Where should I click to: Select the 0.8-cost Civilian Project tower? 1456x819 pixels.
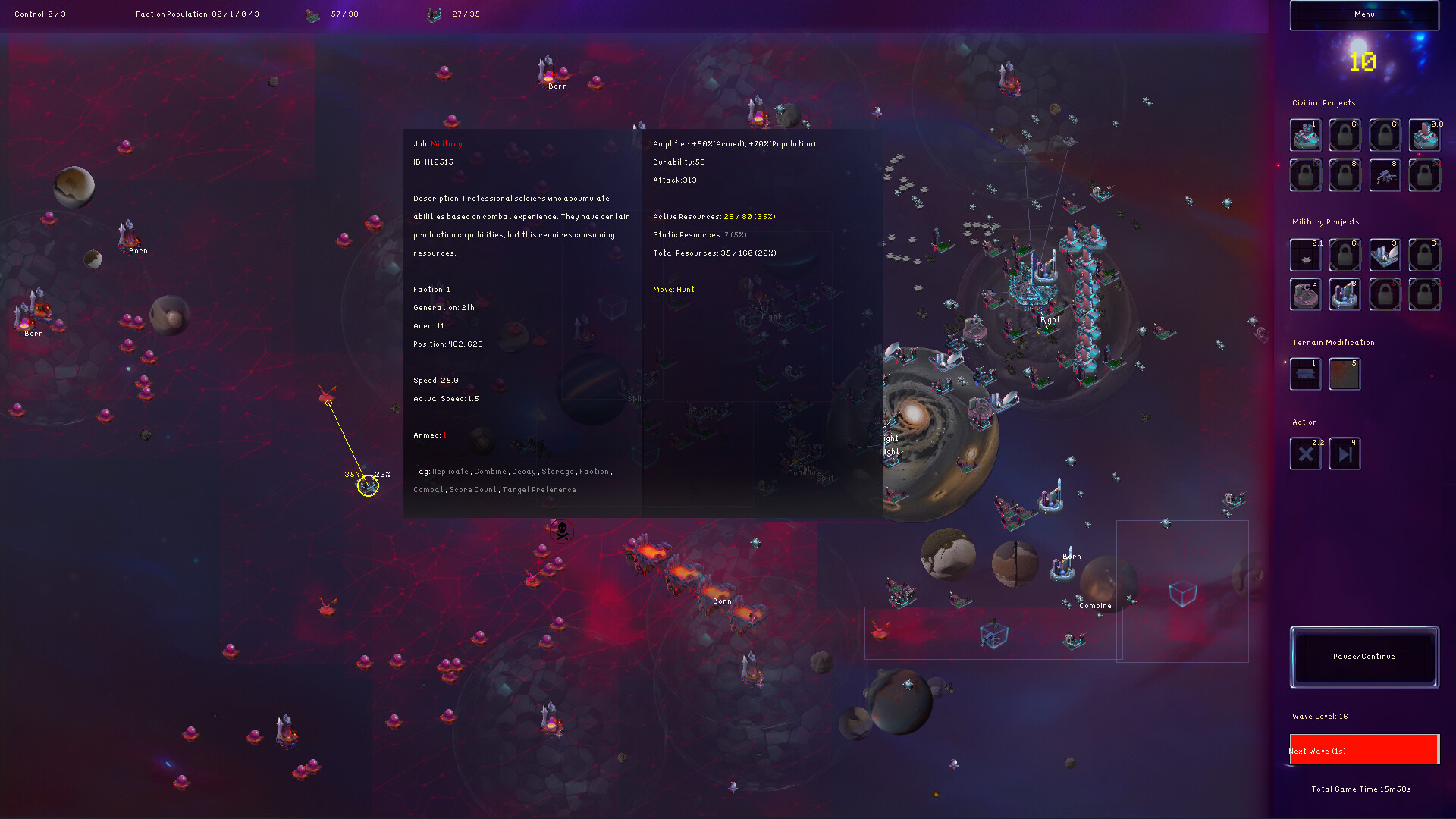click(x=1424, y=135)
